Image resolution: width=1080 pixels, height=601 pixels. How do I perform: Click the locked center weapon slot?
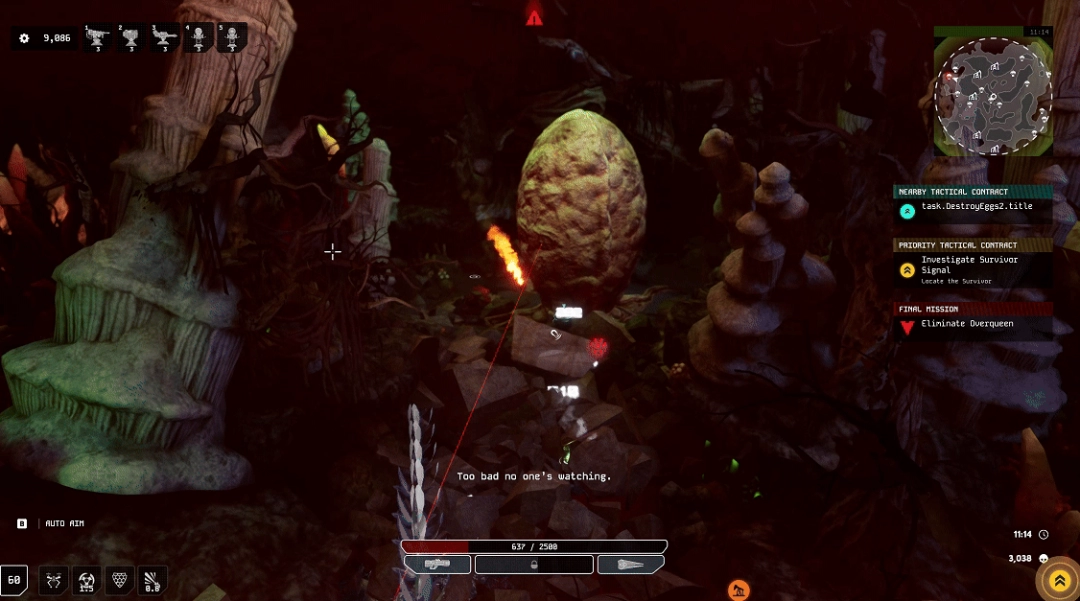click(534, 564)
